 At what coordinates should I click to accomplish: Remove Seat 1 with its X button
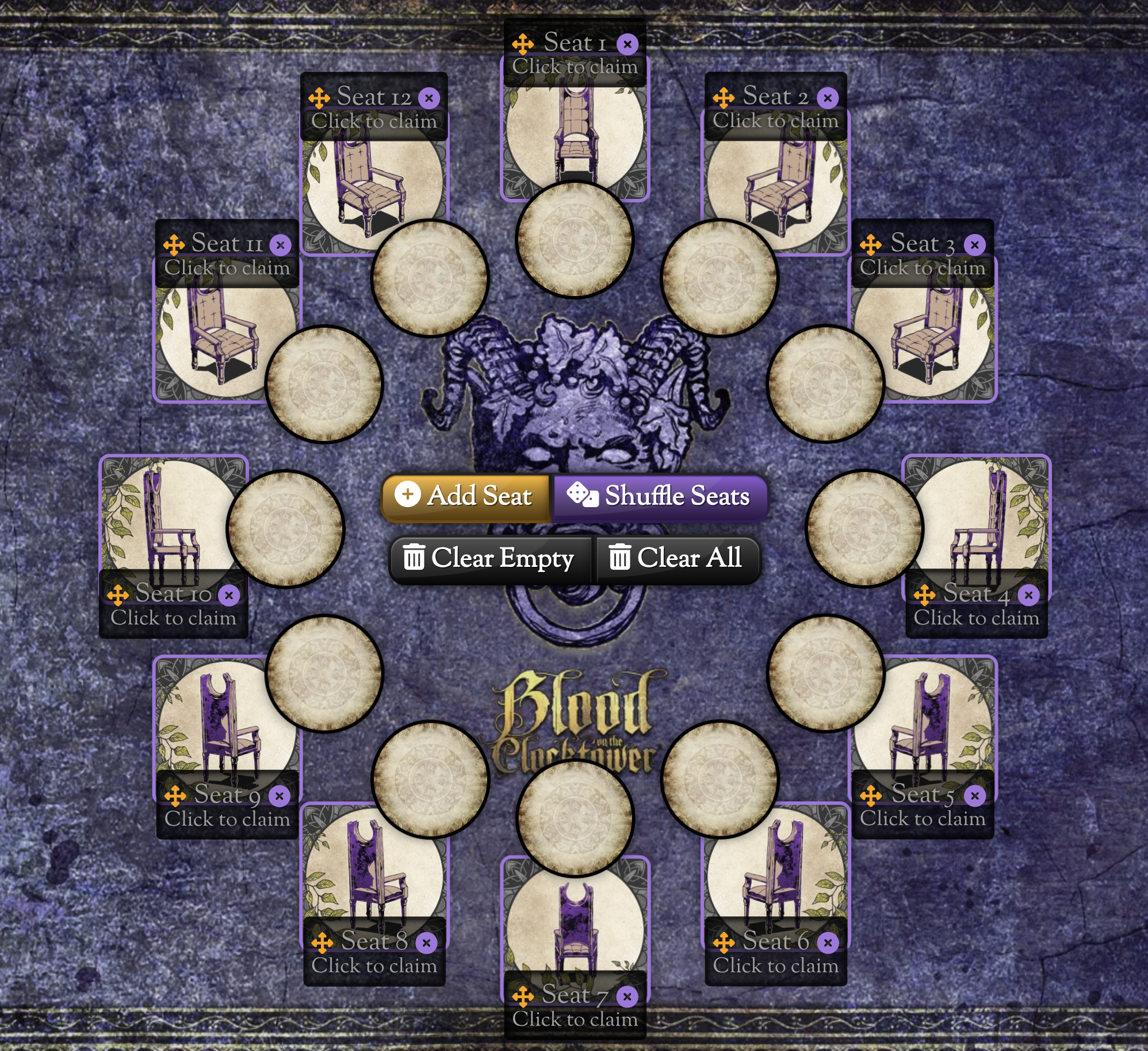627,44
